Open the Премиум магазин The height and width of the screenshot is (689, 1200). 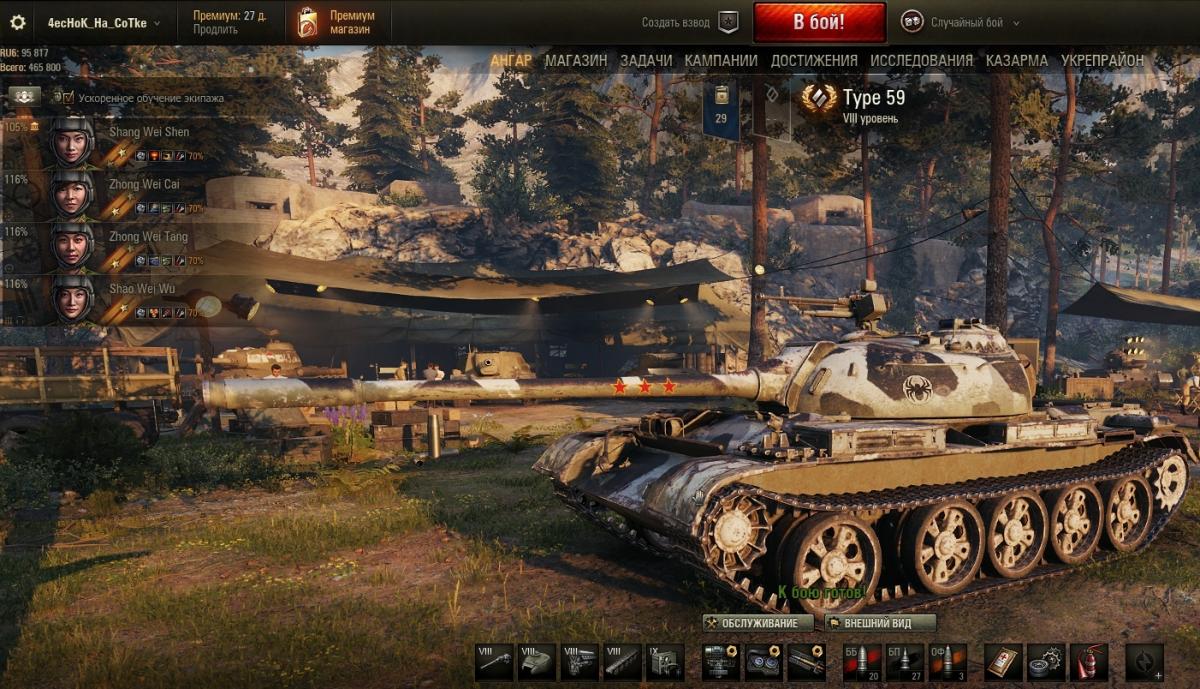tap(337, 22)
